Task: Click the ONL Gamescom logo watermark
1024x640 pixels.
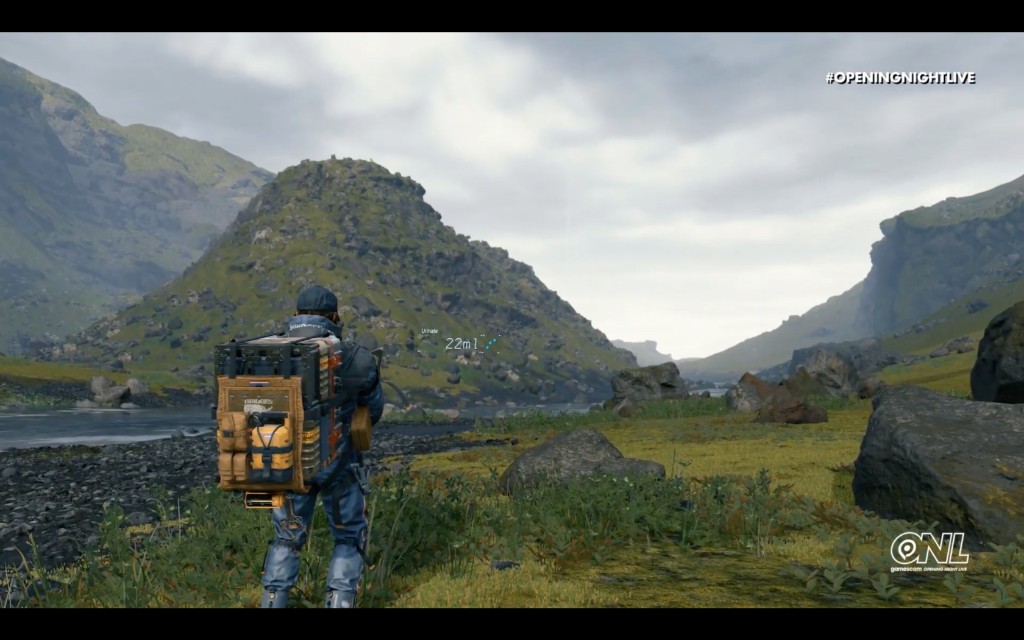Action: point(929,551)
